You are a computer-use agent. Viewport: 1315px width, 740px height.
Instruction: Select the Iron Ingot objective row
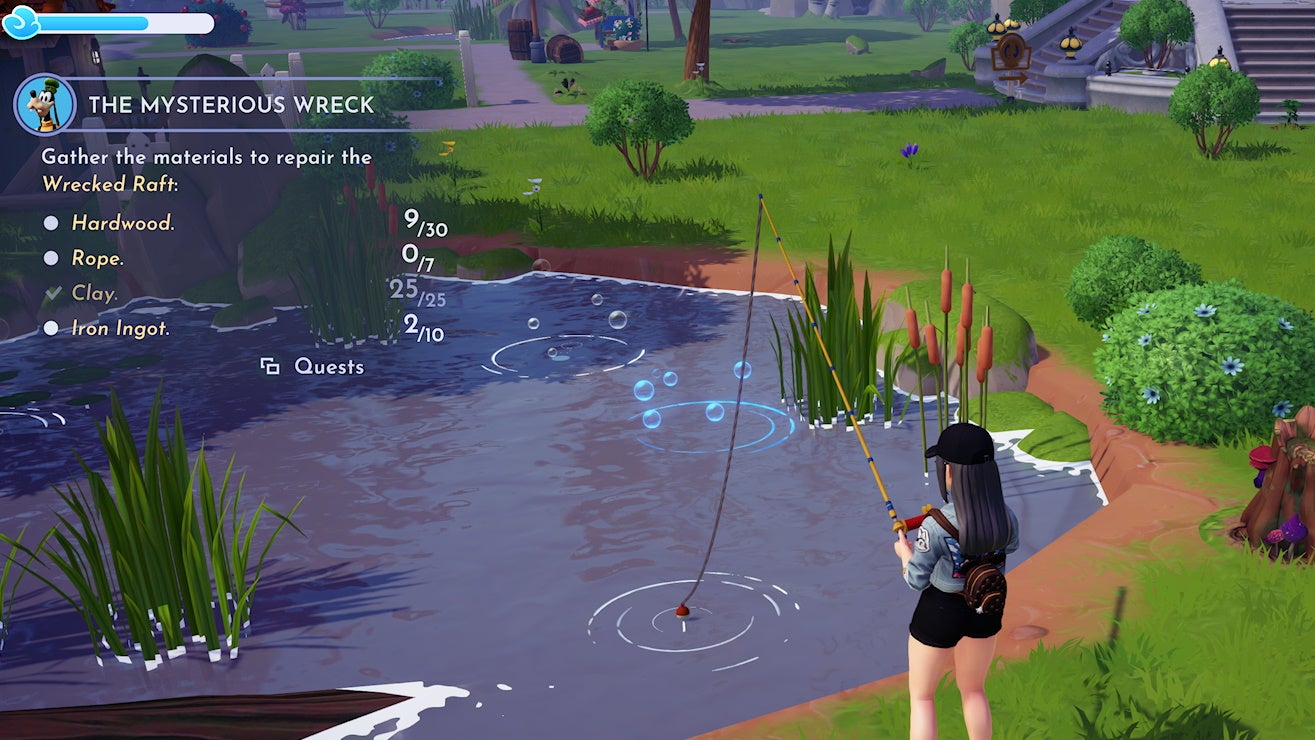point(120,328)
